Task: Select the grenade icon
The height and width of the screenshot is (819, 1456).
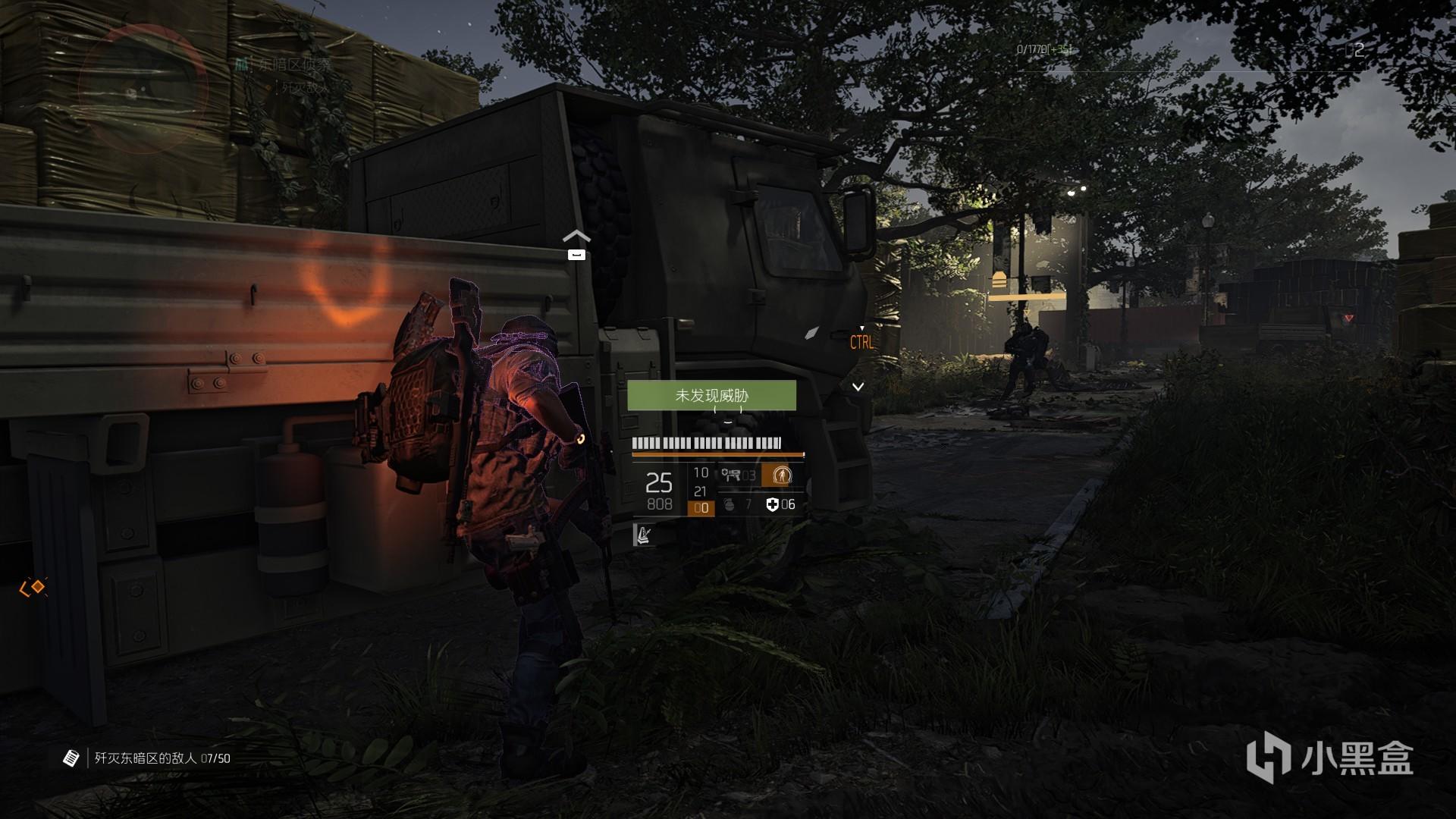Action: (x=730, y=504)
